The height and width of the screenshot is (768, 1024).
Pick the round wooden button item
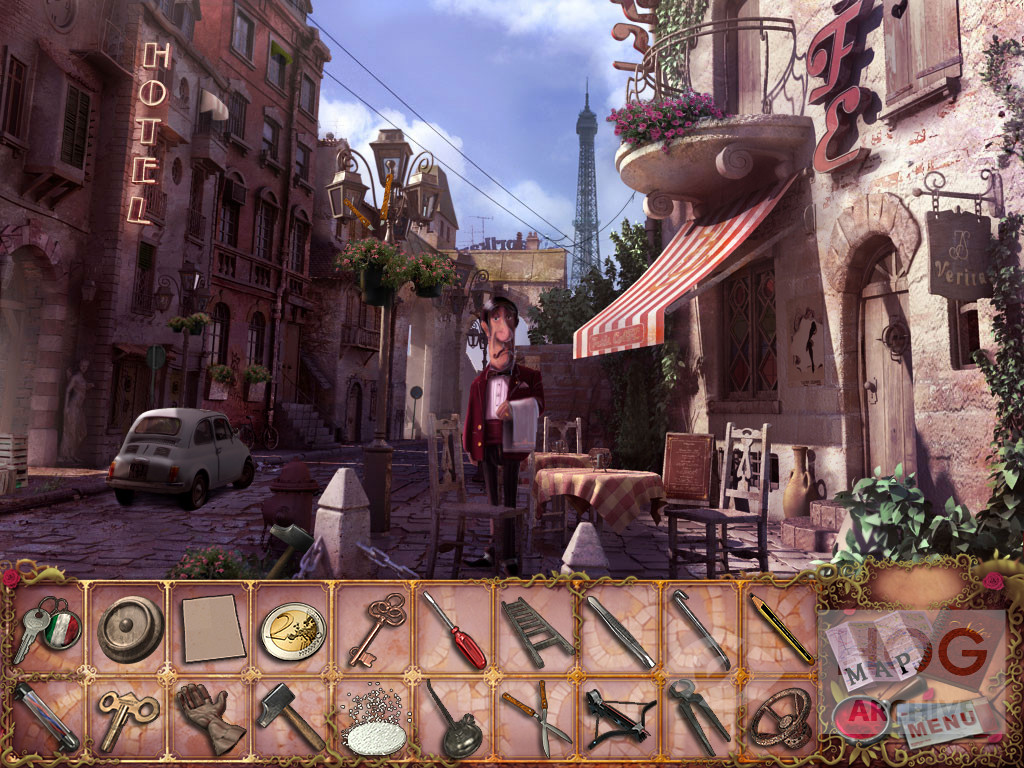click(130, 629)
